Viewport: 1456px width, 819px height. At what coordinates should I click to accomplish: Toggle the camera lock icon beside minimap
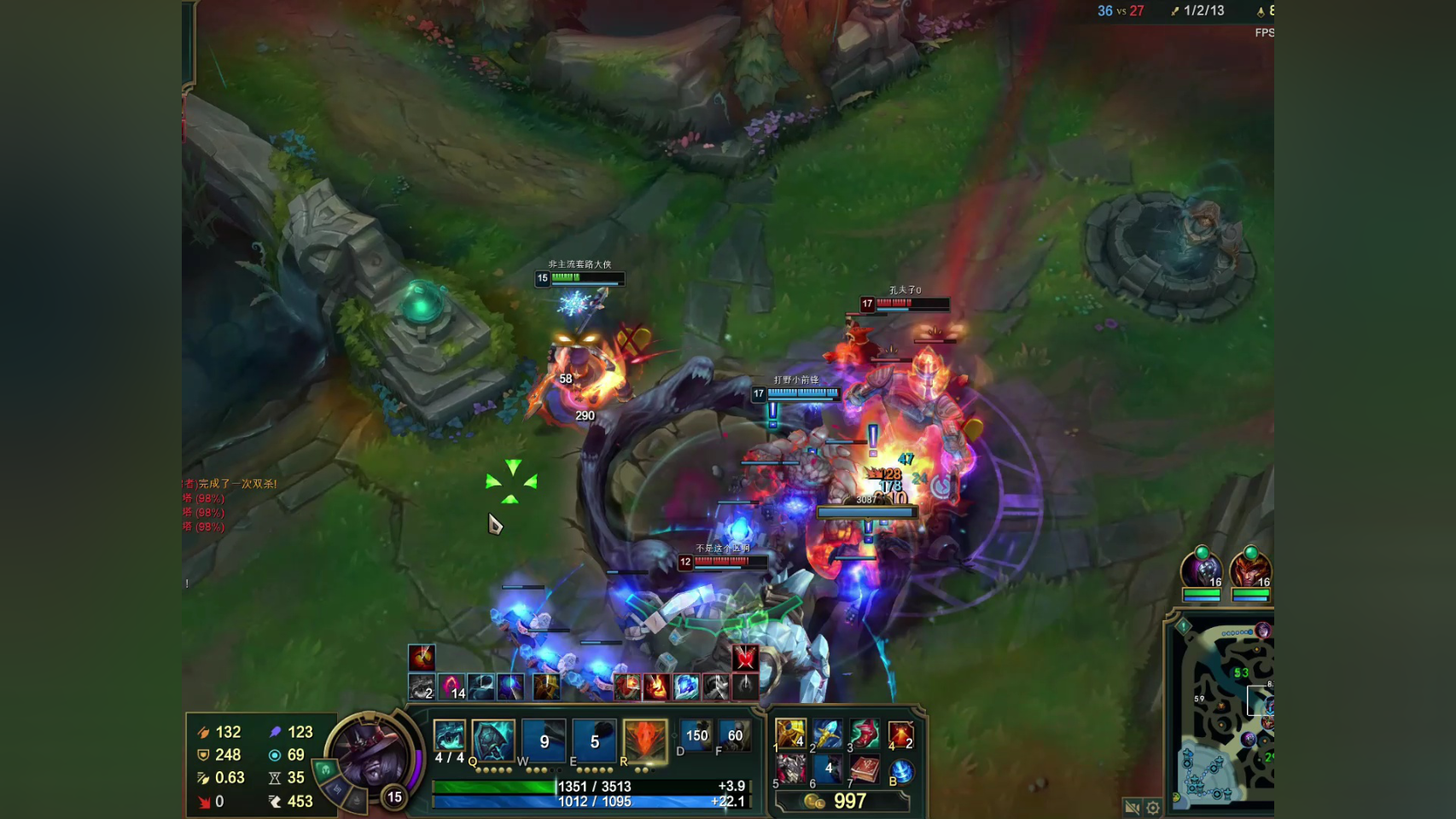pyautogui.click(x=1133, y=807)
